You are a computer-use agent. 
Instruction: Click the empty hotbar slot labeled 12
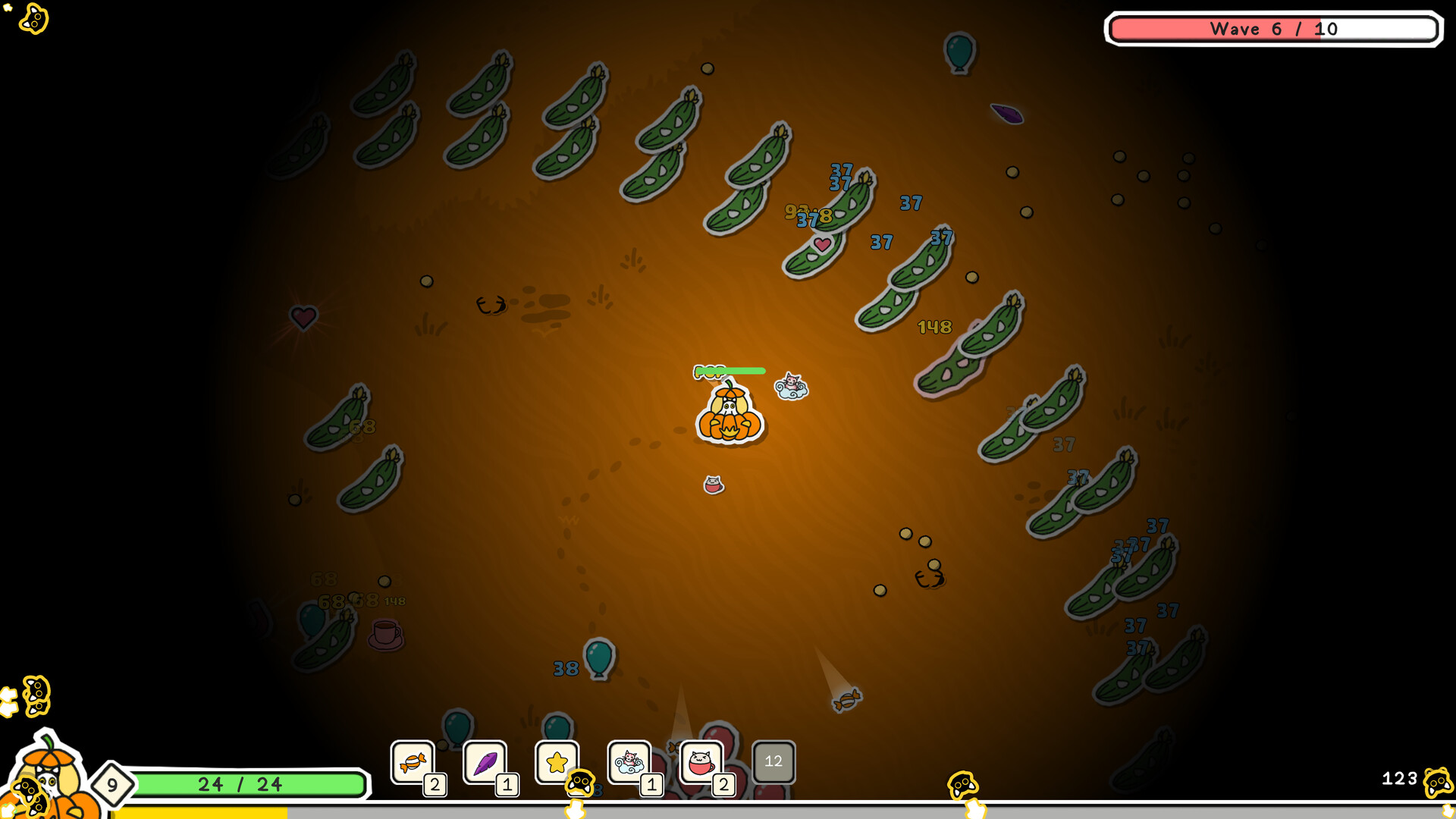pos(773,762)
